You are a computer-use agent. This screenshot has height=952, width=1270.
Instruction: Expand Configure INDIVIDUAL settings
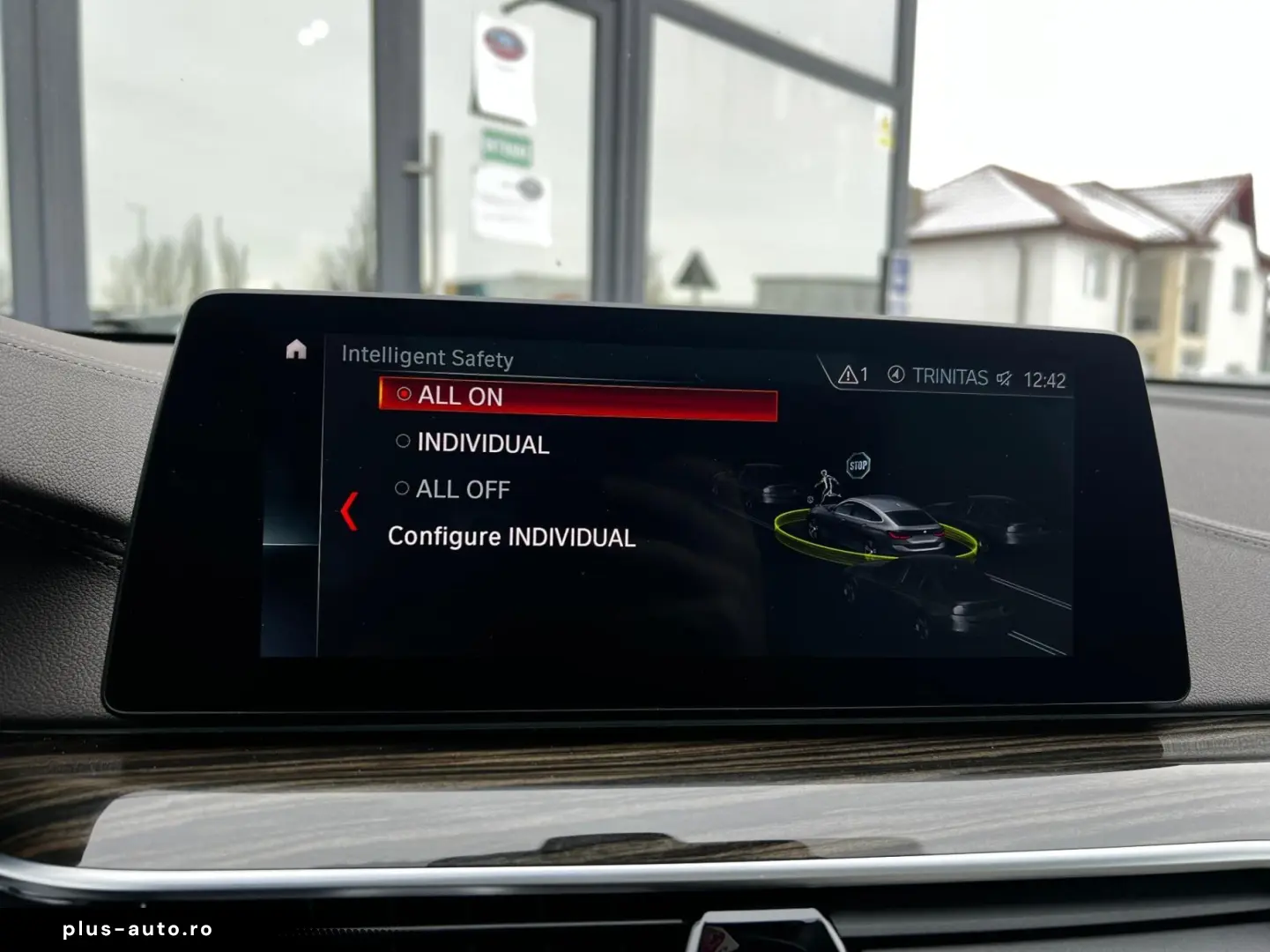point(512,536)
